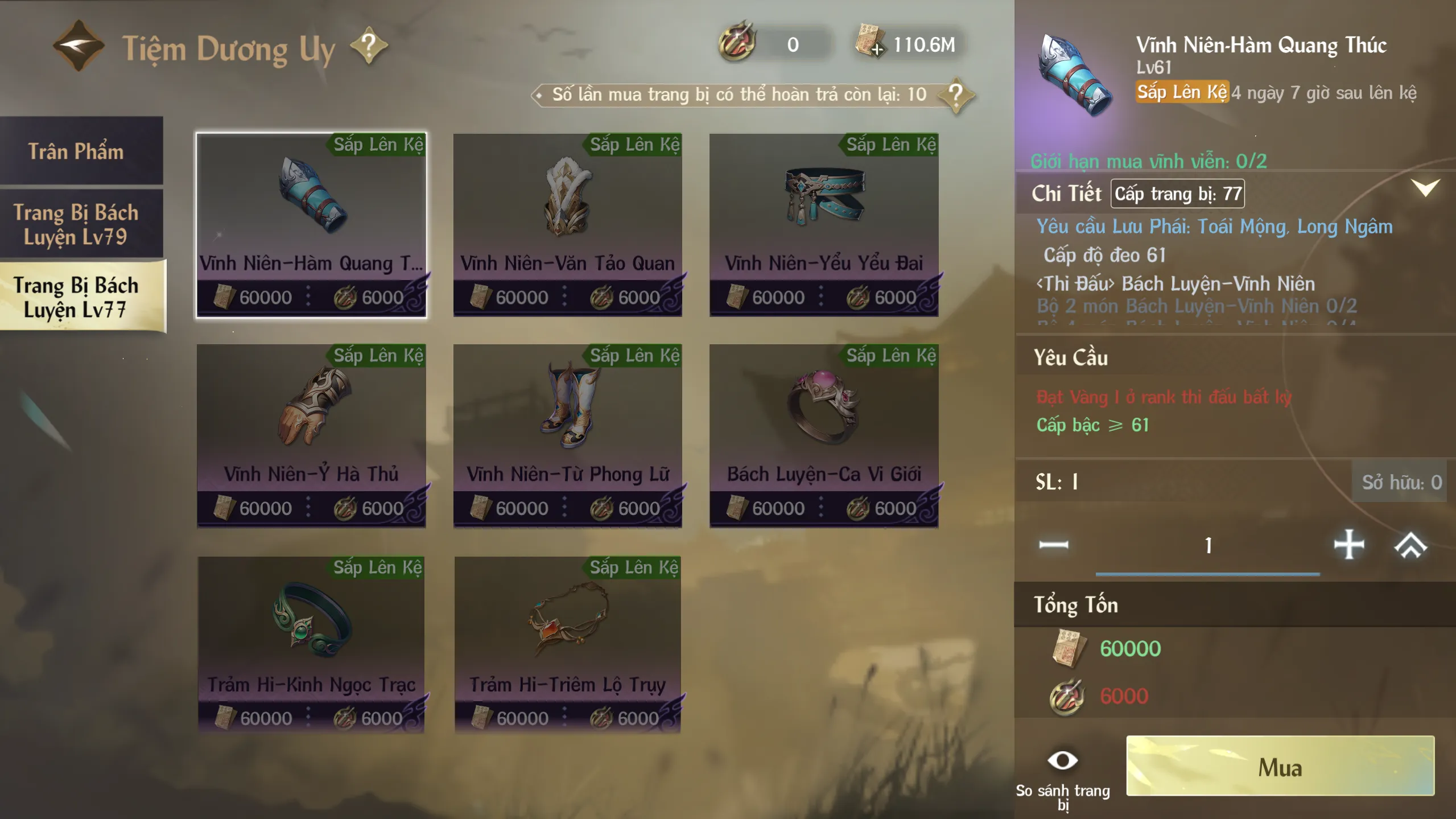
Task: Set quantity to maximum with double-arrow button
Action: tap(1410, 545)
